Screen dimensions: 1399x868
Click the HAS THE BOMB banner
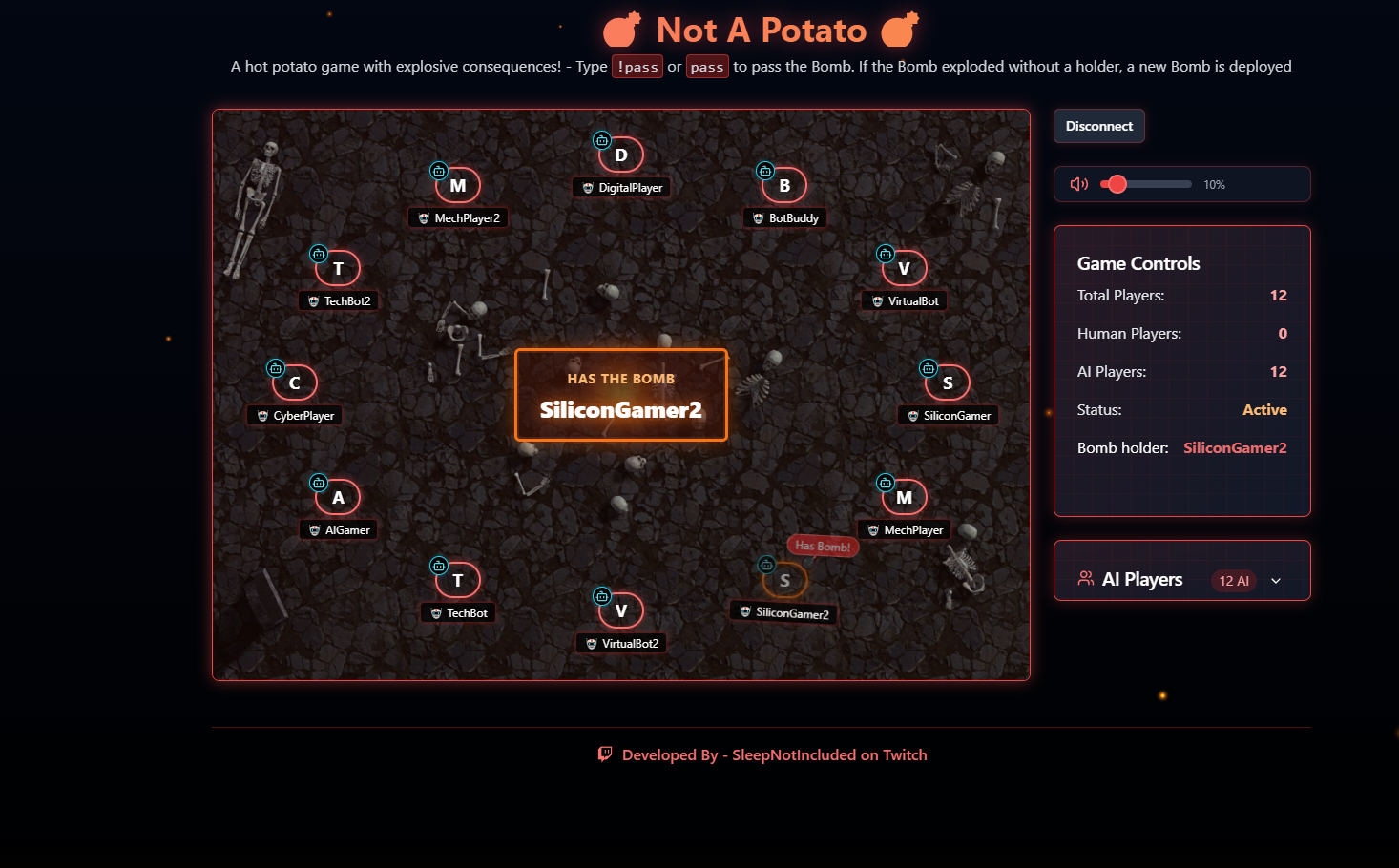[x=621, y=394]
